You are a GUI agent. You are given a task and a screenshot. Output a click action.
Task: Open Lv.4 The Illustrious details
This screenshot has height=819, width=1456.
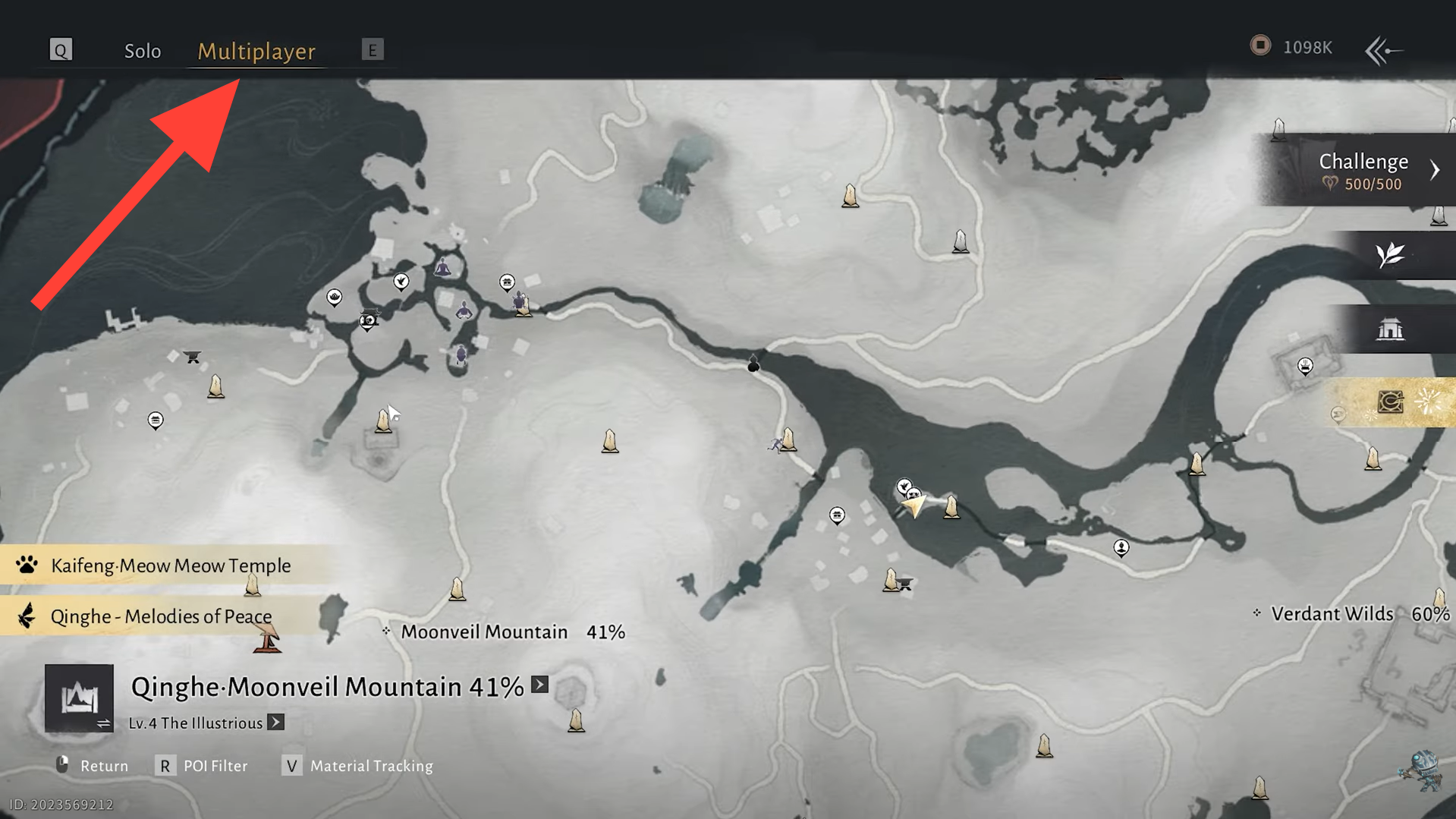(x=276, y=723)
